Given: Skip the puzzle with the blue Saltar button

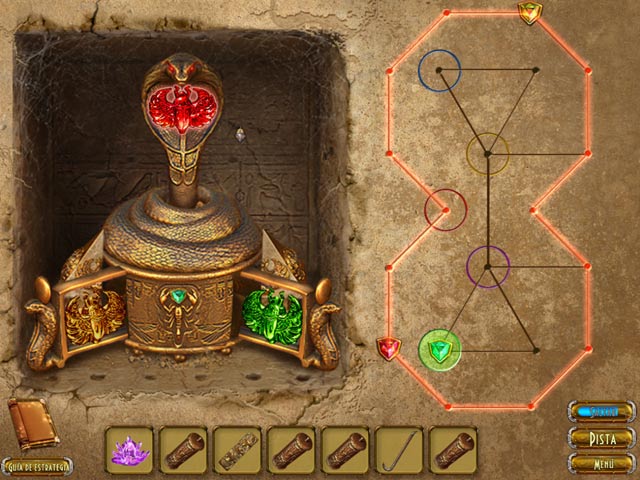Looking at the screenshot, I should [601, 412].
